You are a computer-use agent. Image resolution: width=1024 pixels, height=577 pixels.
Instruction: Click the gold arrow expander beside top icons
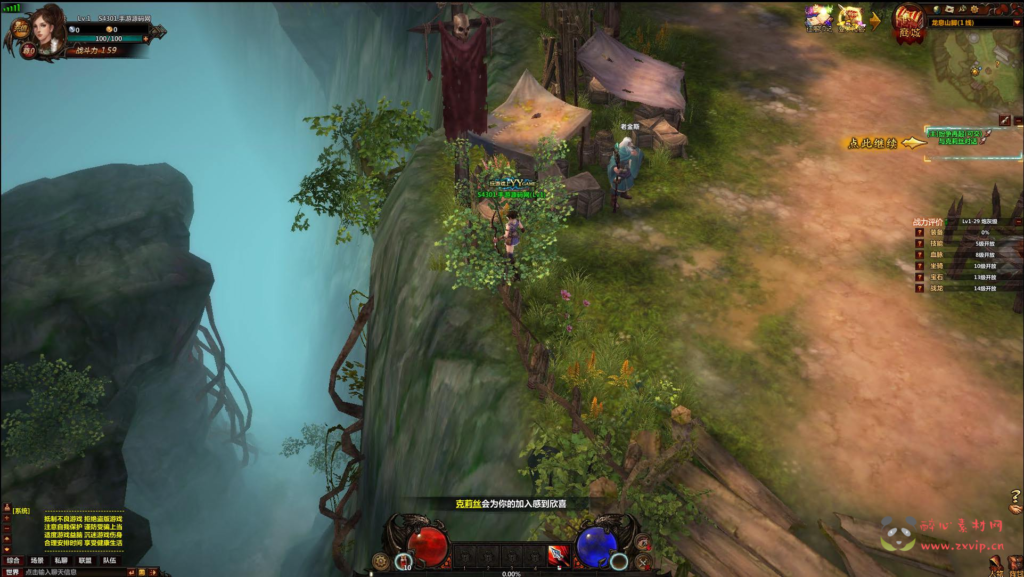point(876,18)
